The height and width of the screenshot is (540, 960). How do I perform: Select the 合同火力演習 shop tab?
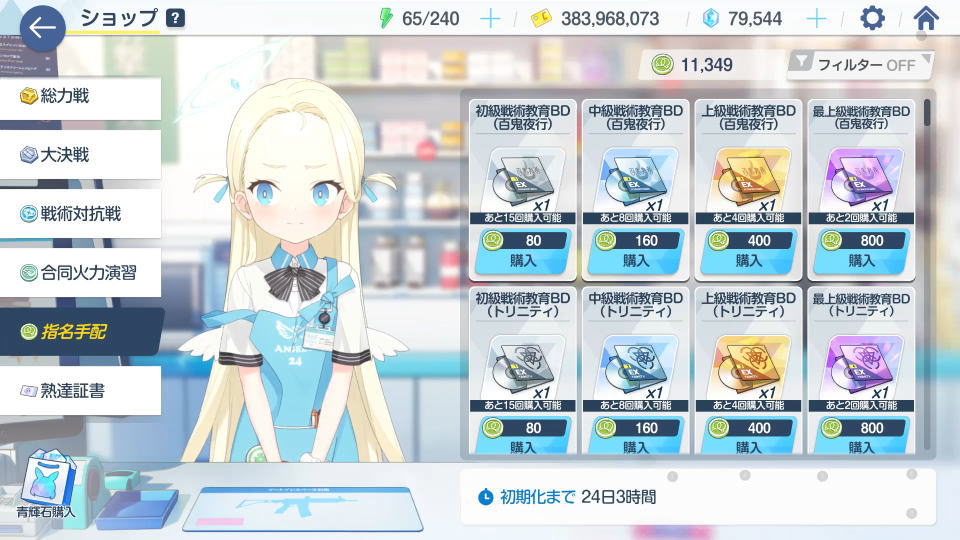(80, 271)
